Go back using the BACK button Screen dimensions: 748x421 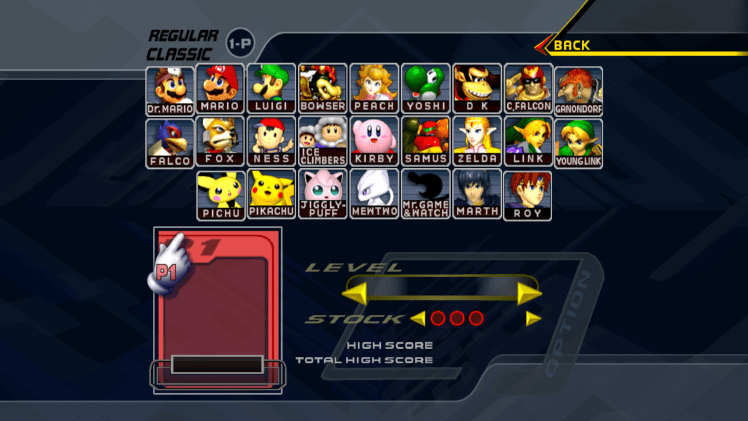click(571, 45)
